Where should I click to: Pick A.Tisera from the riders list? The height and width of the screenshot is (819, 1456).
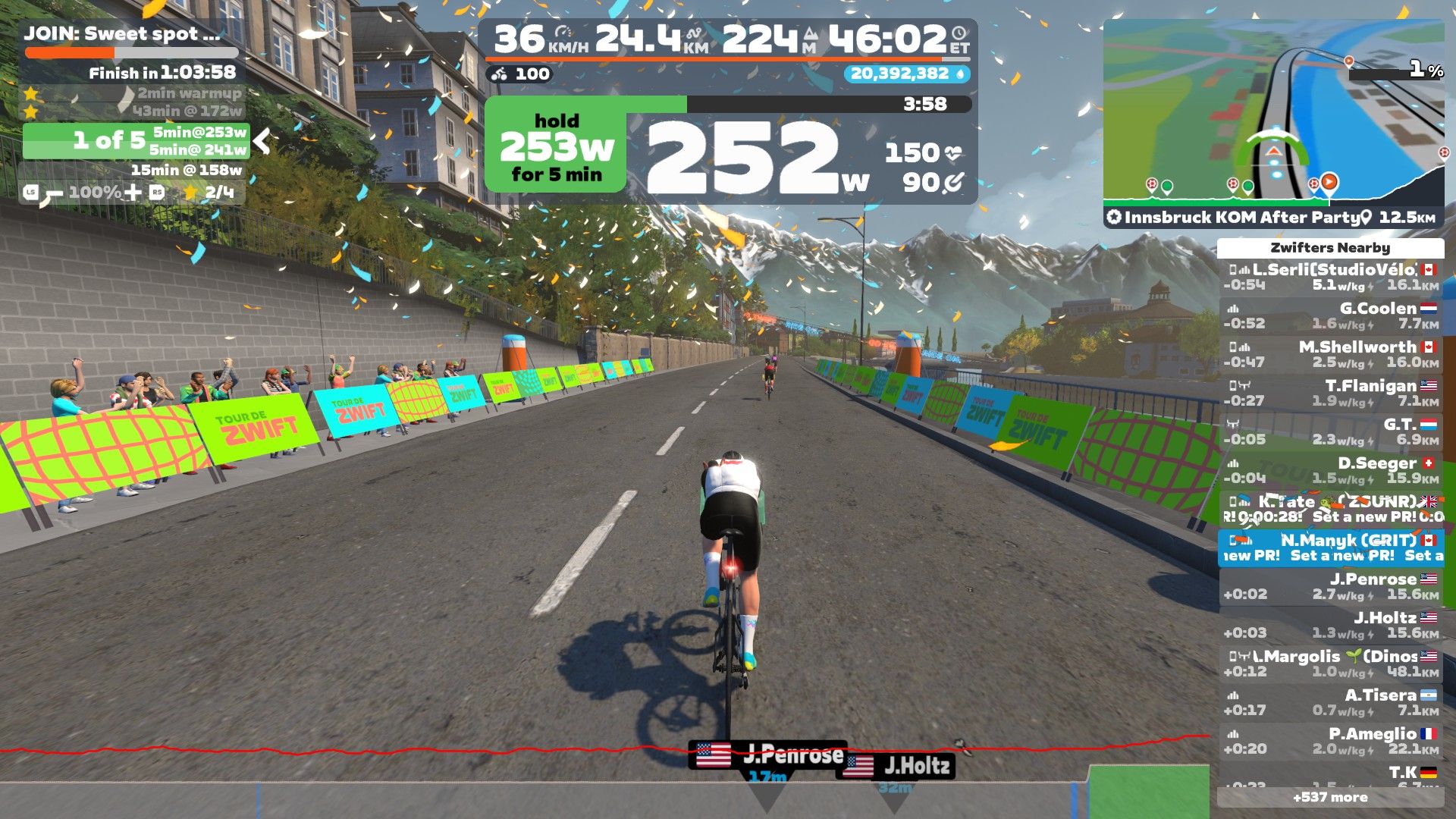[x=1331, y=702]
